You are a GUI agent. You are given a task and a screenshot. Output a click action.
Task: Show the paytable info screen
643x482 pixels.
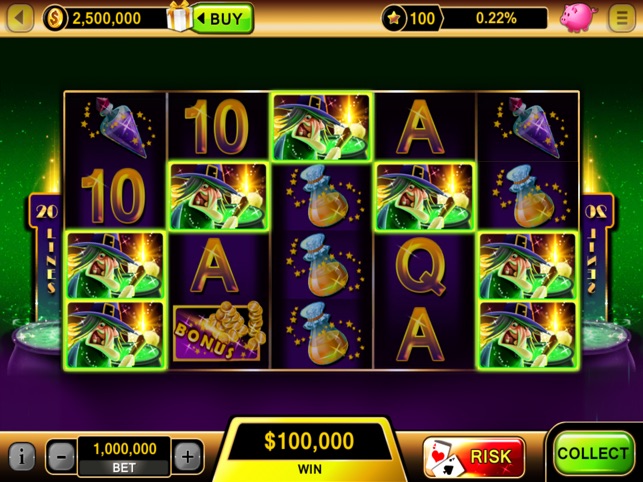coord(22,457)
